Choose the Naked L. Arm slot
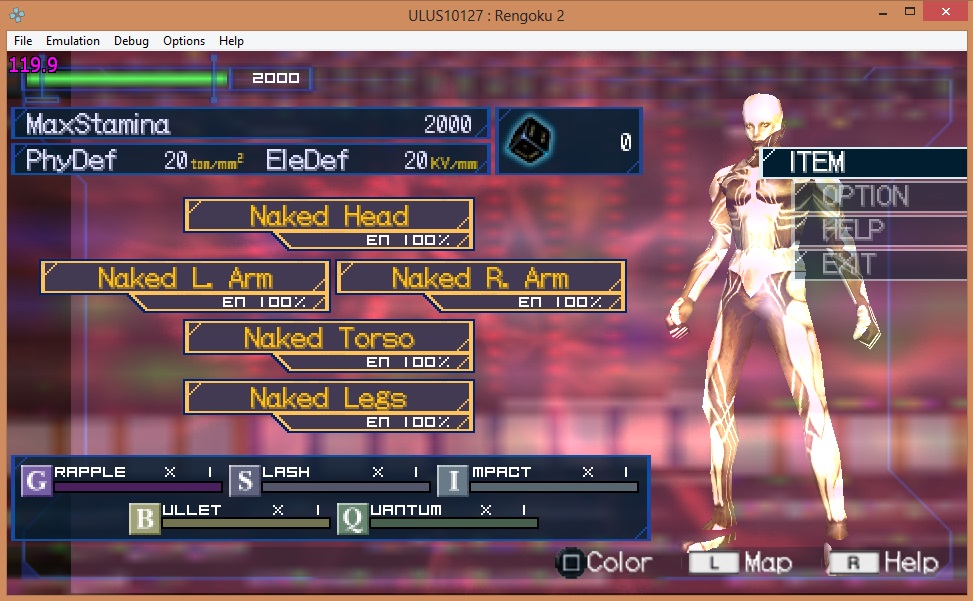Screen dimensions: 973x601 (185, 278)
